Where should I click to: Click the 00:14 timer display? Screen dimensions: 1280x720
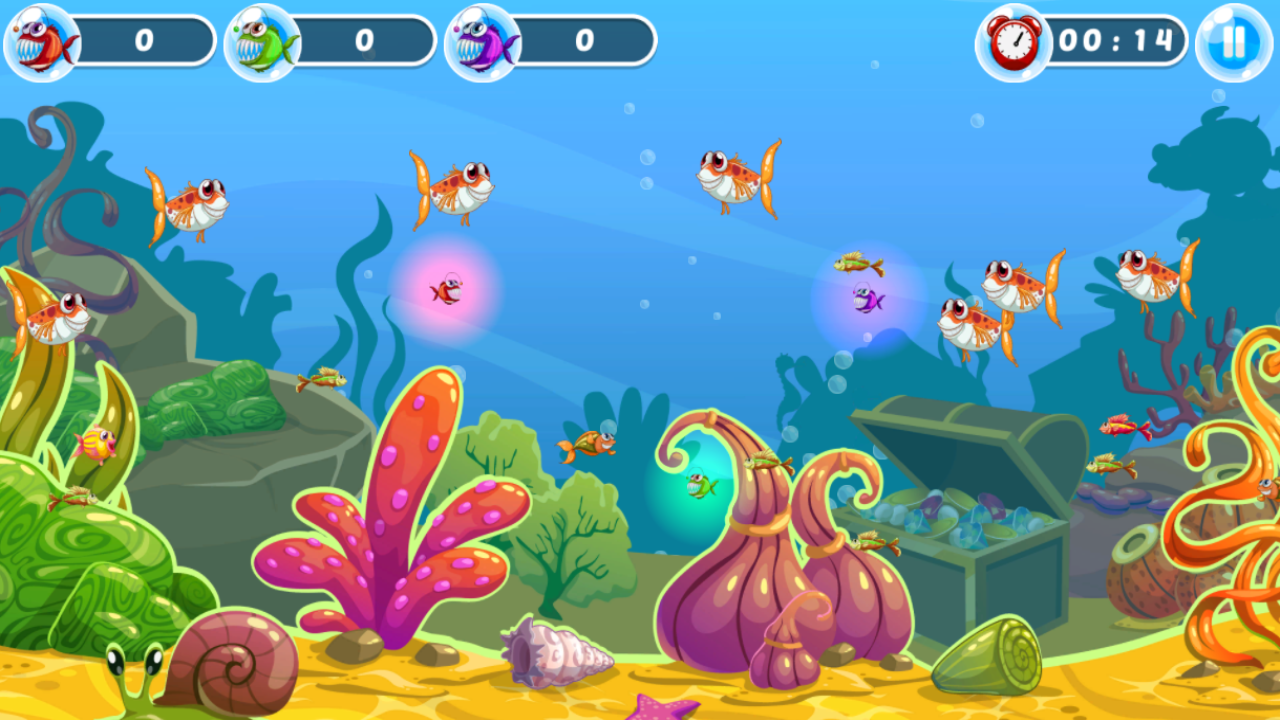click(1115, 42)
